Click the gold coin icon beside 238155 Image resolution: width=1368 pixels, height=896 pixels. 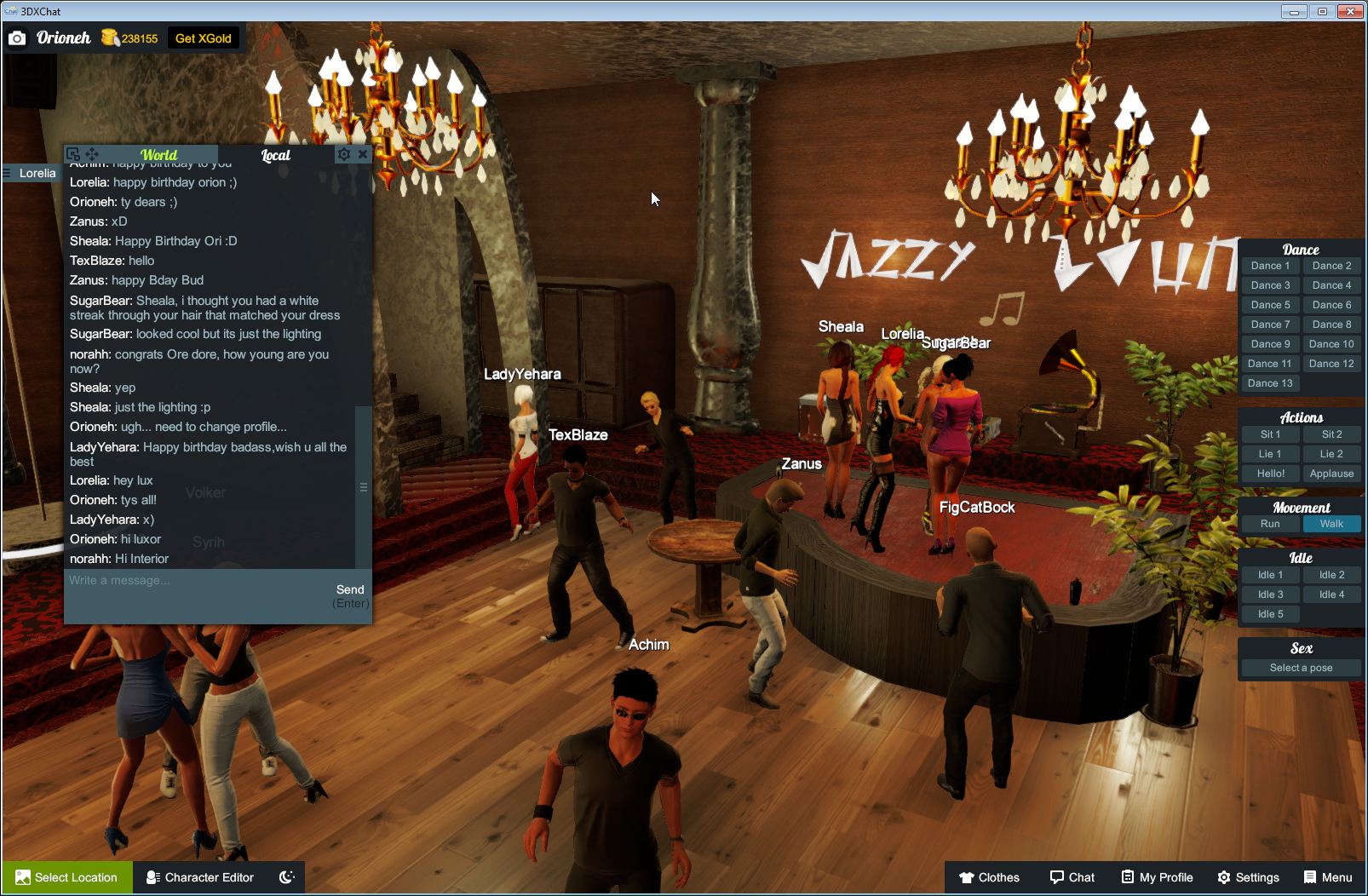[x=110, y=37]
